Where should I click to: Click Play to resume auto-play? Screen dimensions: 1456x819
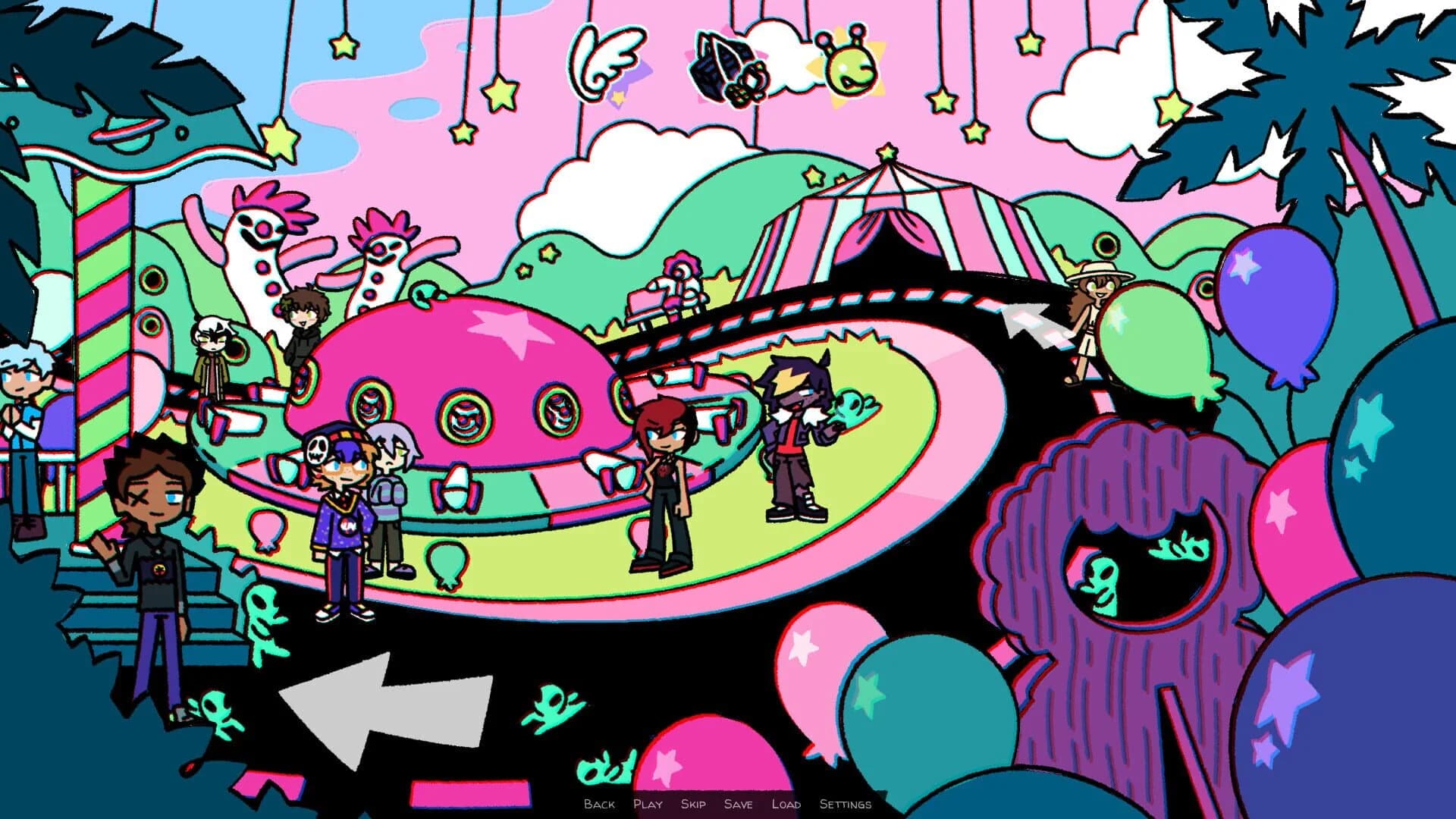[x=649, y=805]
